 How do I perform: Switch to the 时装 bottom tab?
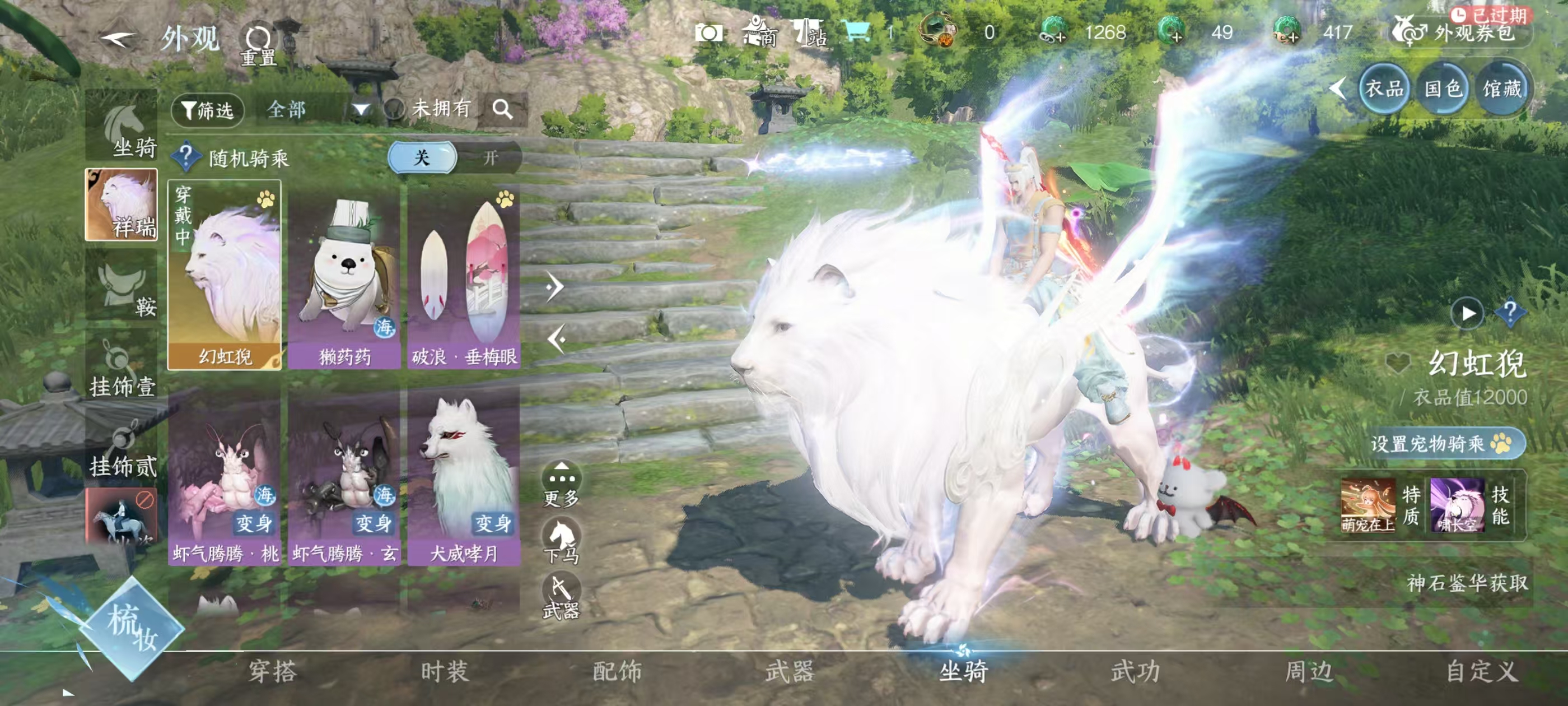[x=445, y=671]
